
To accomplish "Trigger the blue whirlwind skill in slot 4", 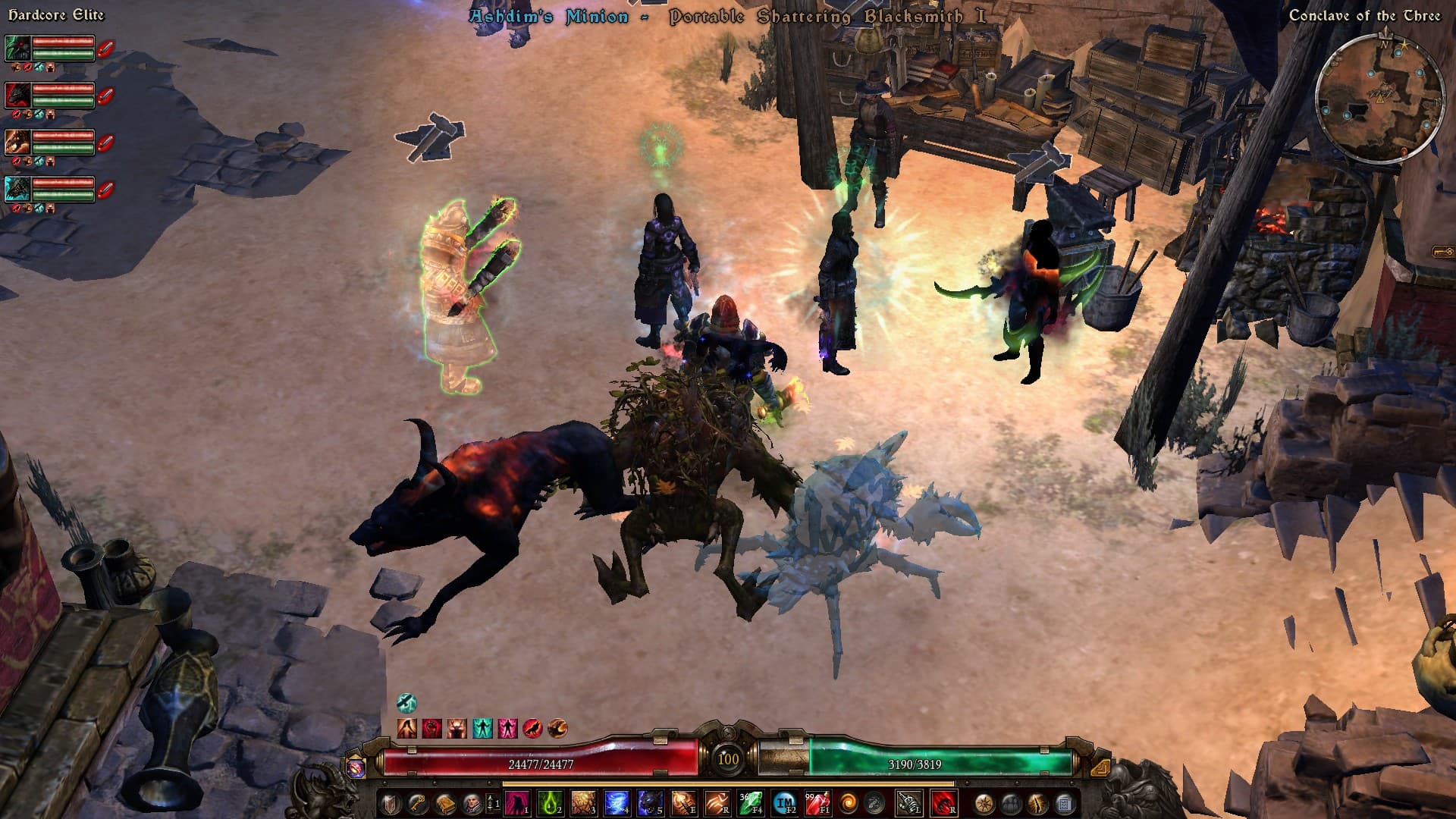I will click(617, 803).
